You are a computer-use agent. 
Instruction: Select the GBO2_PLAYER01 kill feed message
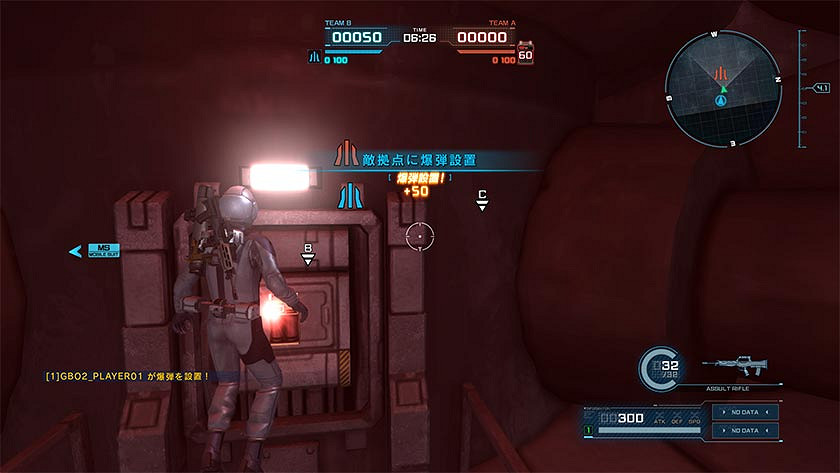point(128,376)
